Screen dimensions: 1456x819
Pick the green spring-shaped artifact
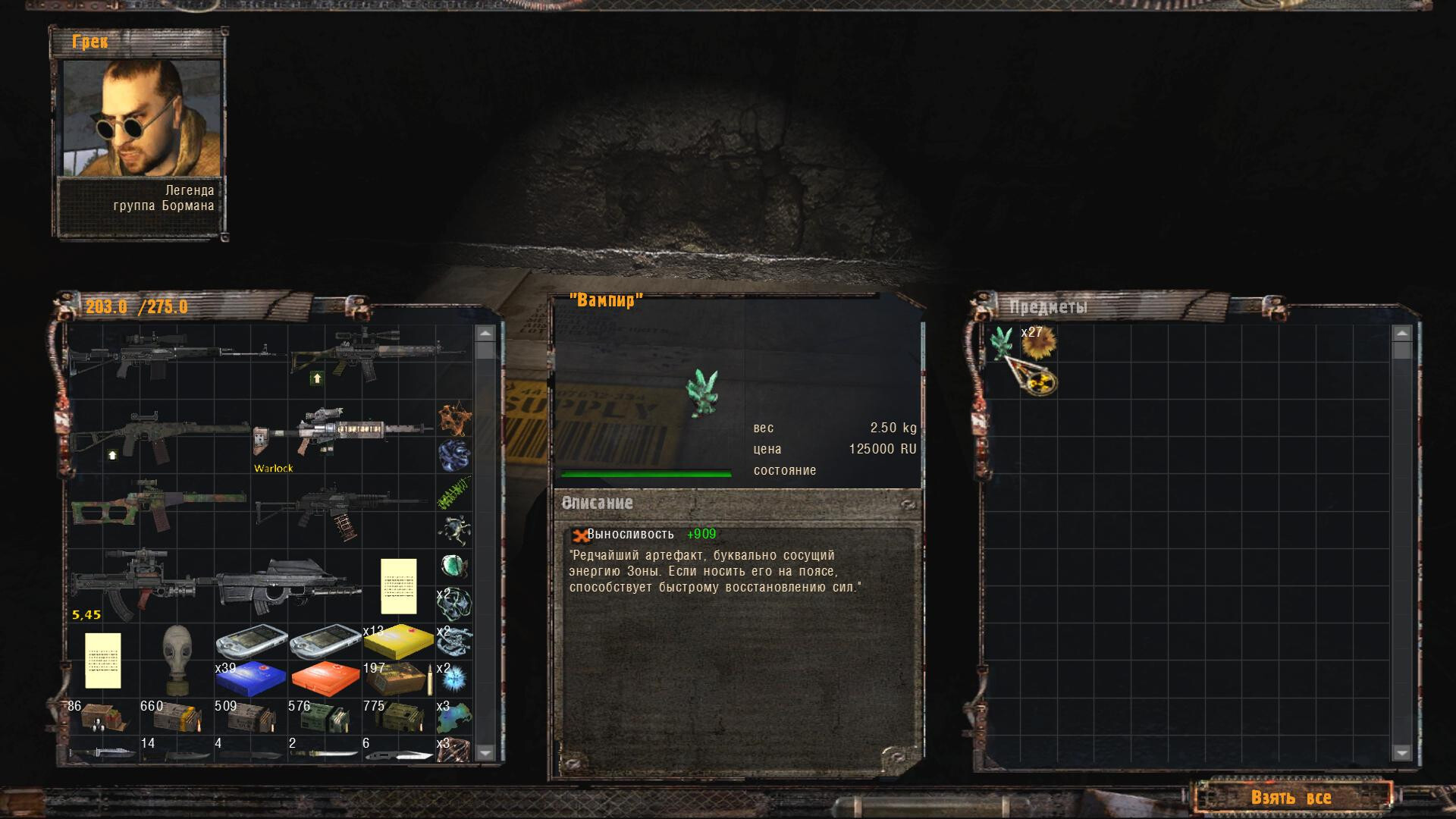pos(454,494)
